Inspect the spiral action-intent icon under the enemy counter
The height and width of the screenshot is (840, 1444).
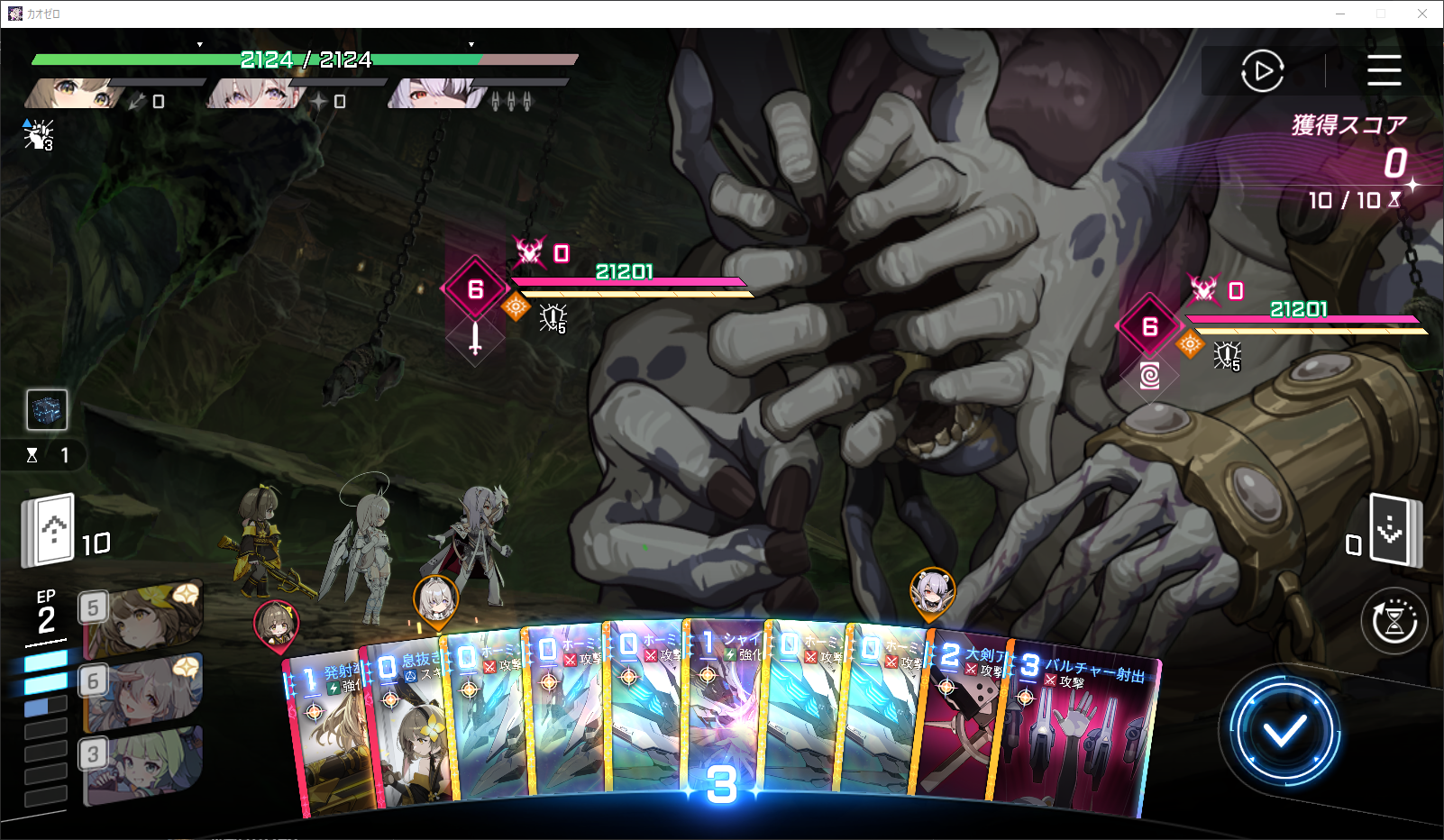click(x=1149, y=375)
